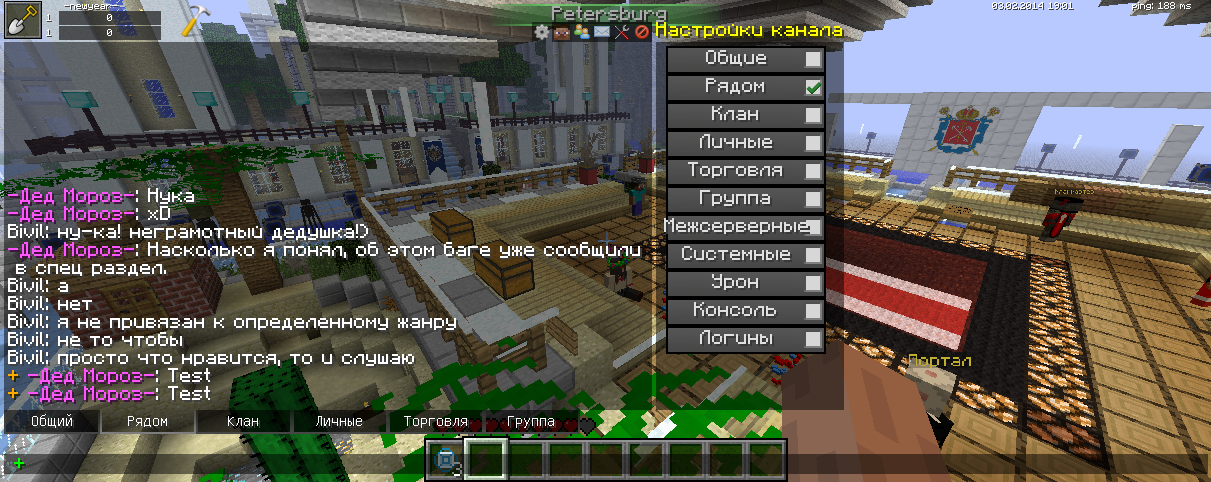Show the Личные chat tab
Image resolution: width=1211 pixels, height=482 pixels.
point(339,422)
